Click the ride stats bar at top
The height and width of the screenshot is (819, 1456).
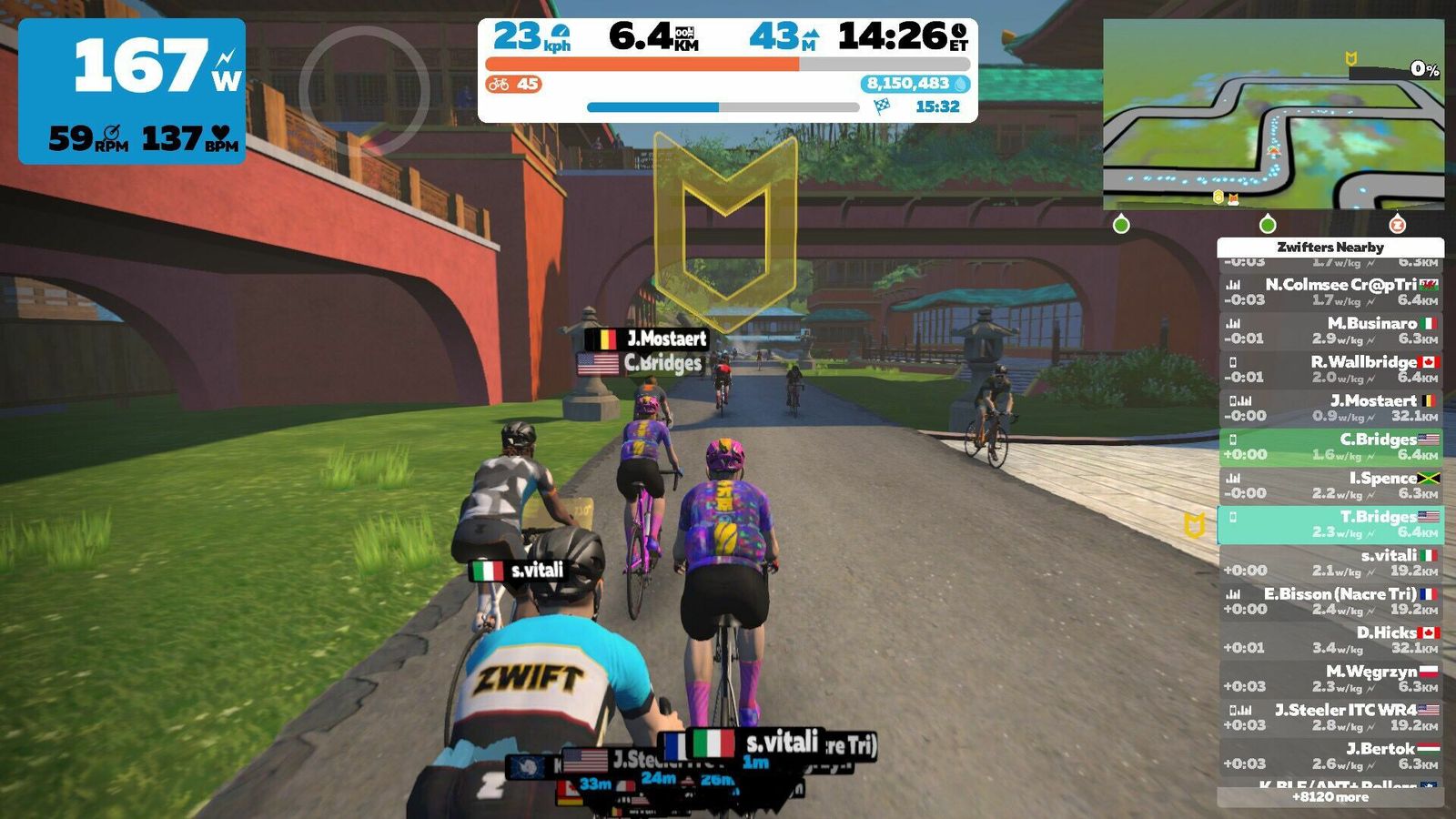[727, 70]
